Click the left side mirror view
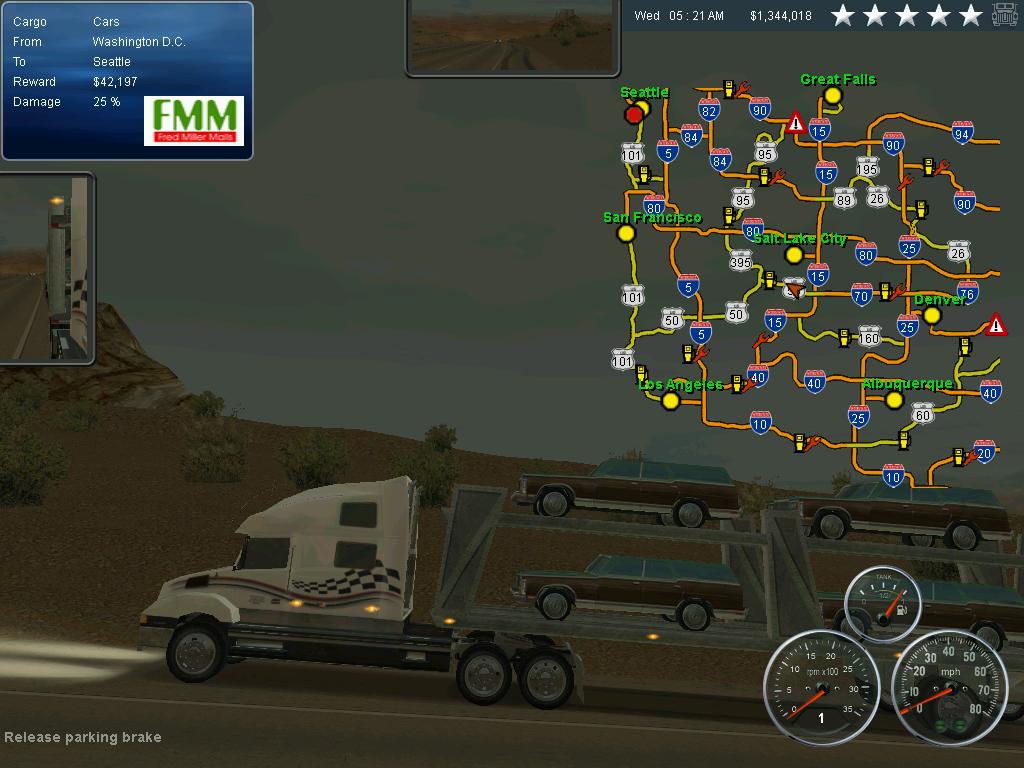 (46, 268)
